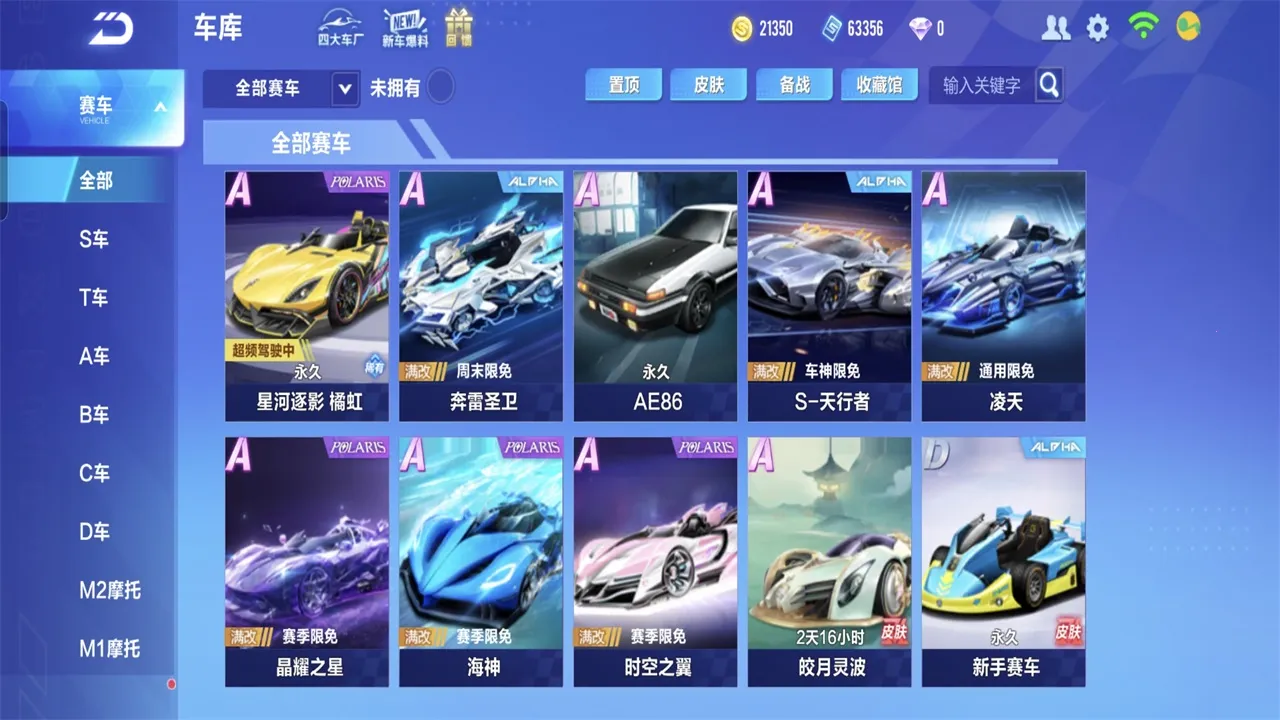
Task: Open the 皮肤 skins button
Action: [709, 85]
